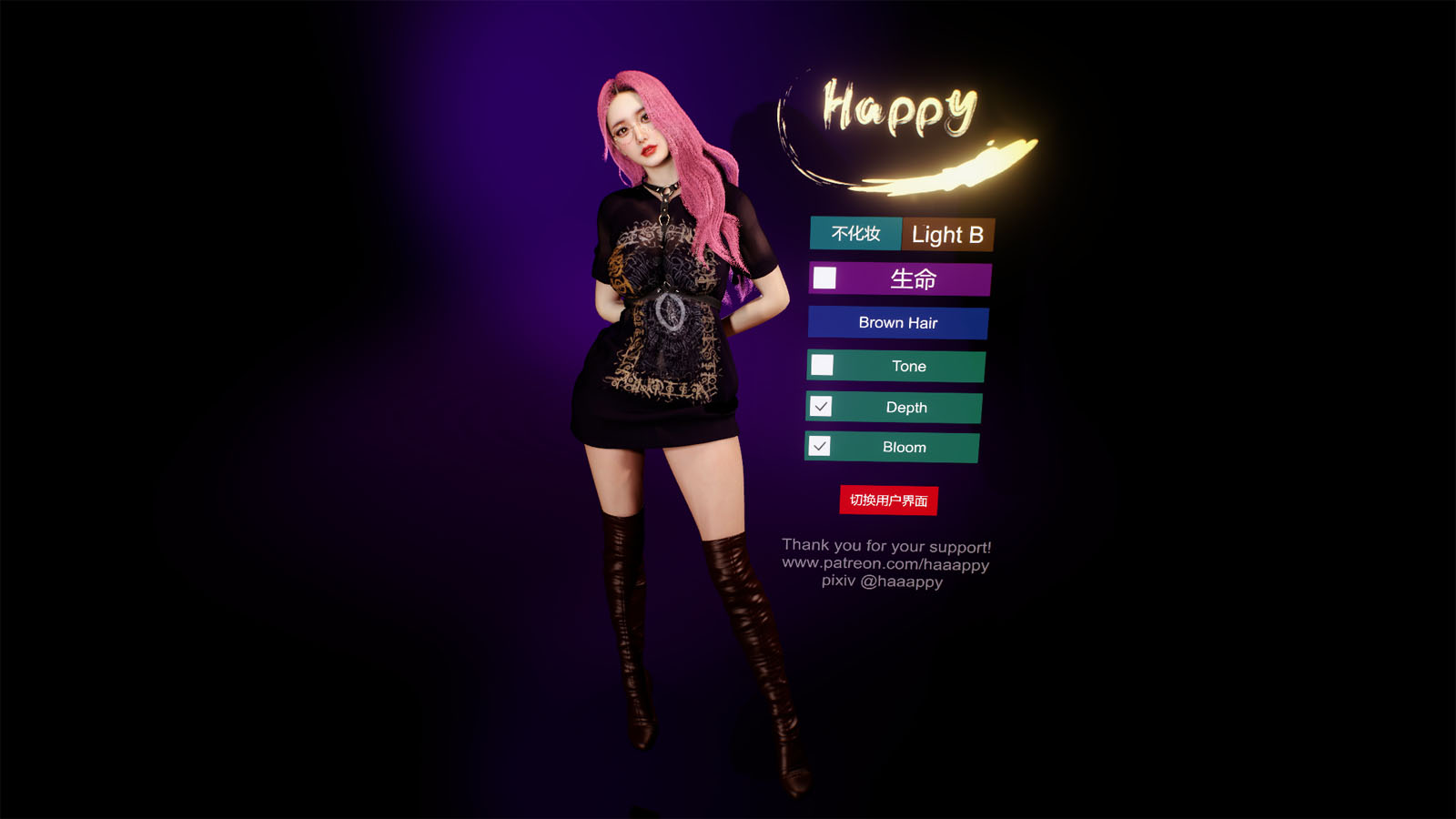
Task: Click the red 切换用户界面 button
Action: [888, 500]
